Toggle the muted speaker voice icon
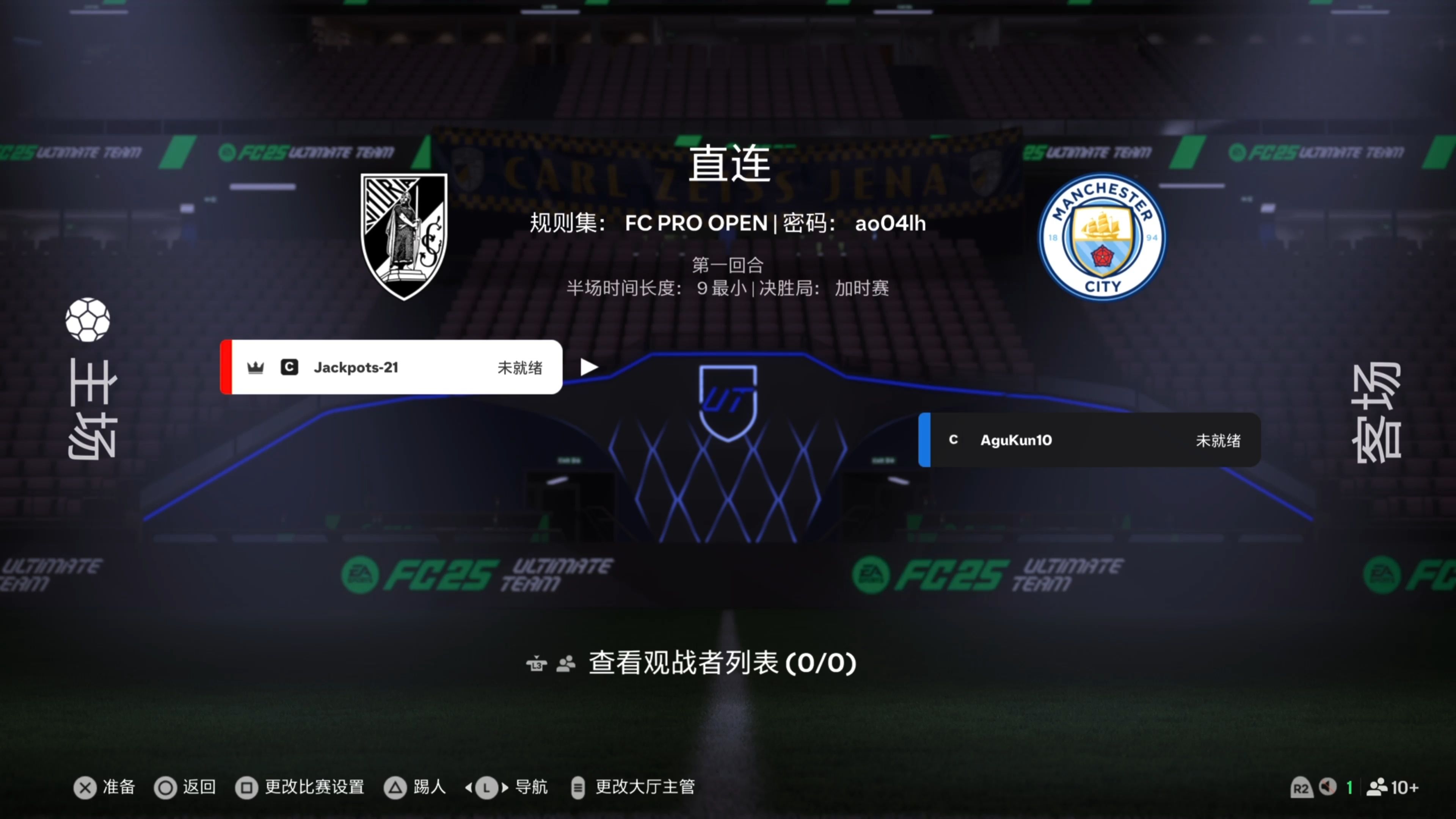Image resolution: width=1456 pixels, height=819 pixels. click(1328, 787)
